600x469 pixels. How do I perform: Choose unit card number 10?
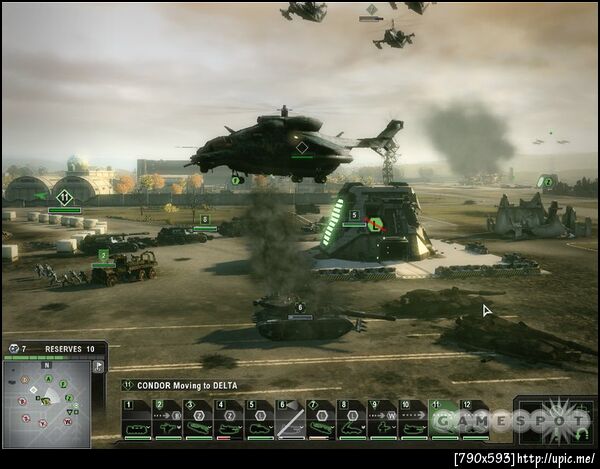pyautogui.click(x=413, y=420)
